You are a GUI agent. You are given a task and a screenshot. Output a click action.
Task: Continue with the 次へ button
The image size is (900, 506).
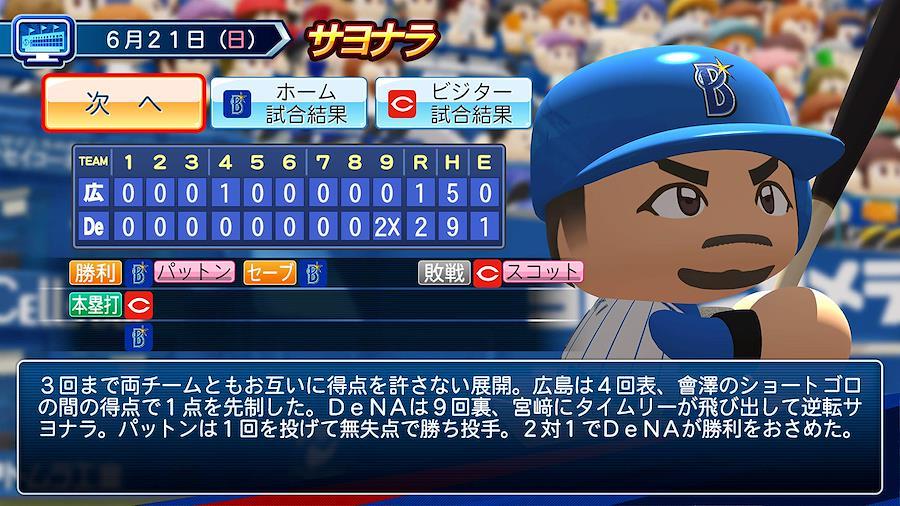(x=124, y=103)
